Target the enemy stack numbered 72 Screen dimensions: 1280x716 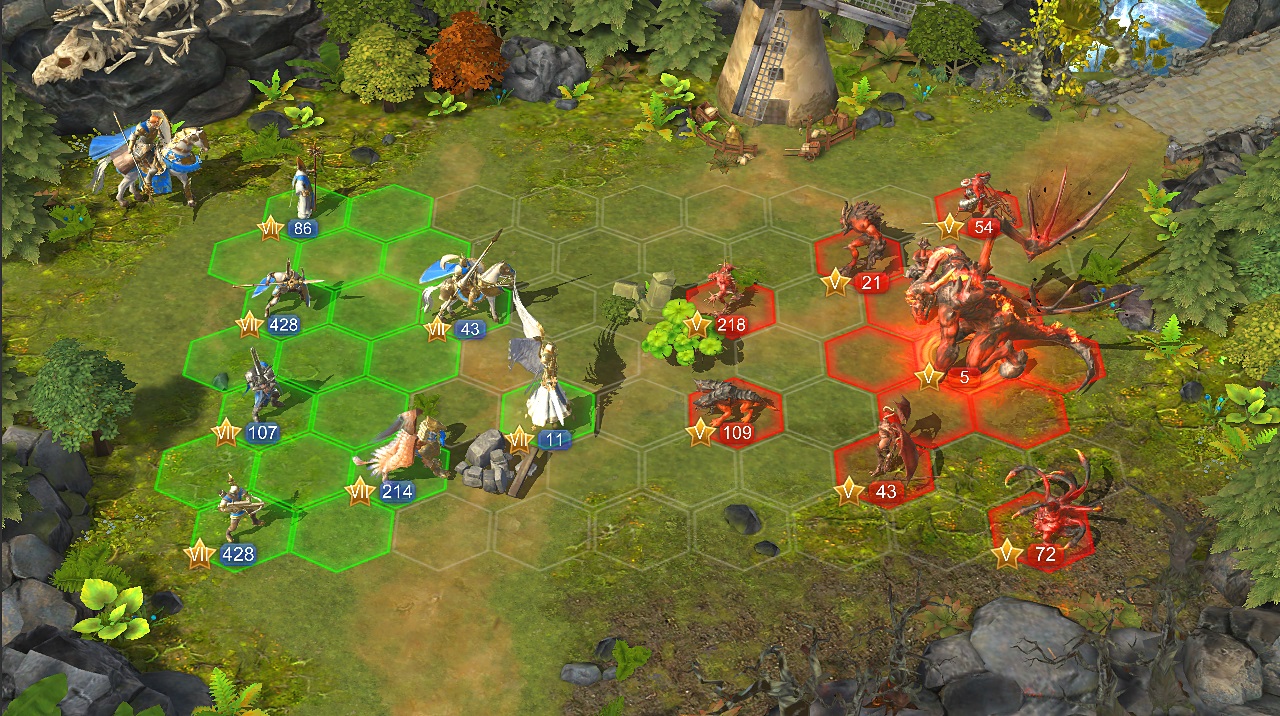tap(1045, 515)
